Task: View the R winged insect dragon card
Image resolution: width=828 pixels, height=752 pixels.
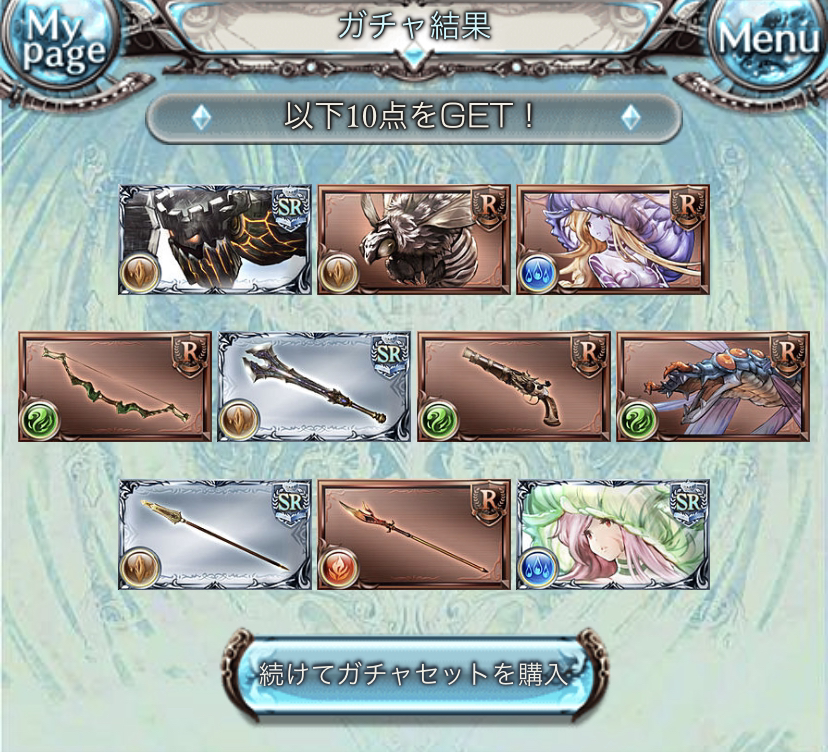Action: click(x=712, y=387)
